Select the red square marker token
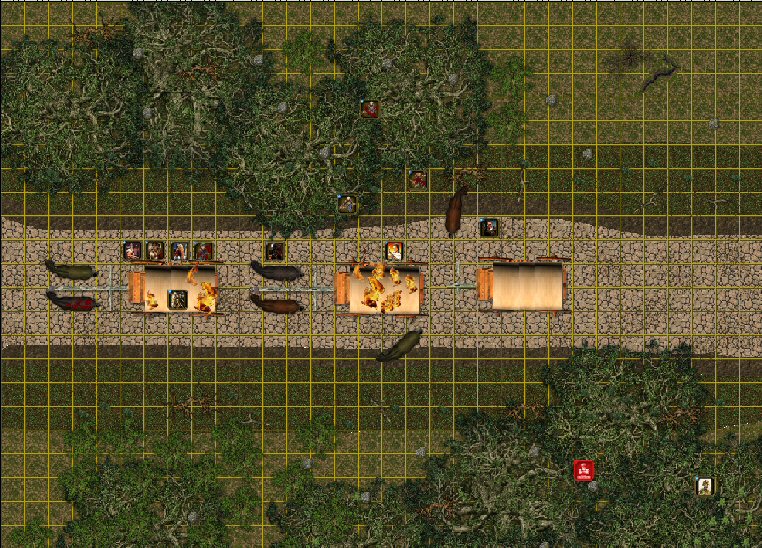762x548 pixels. point(584,470)
